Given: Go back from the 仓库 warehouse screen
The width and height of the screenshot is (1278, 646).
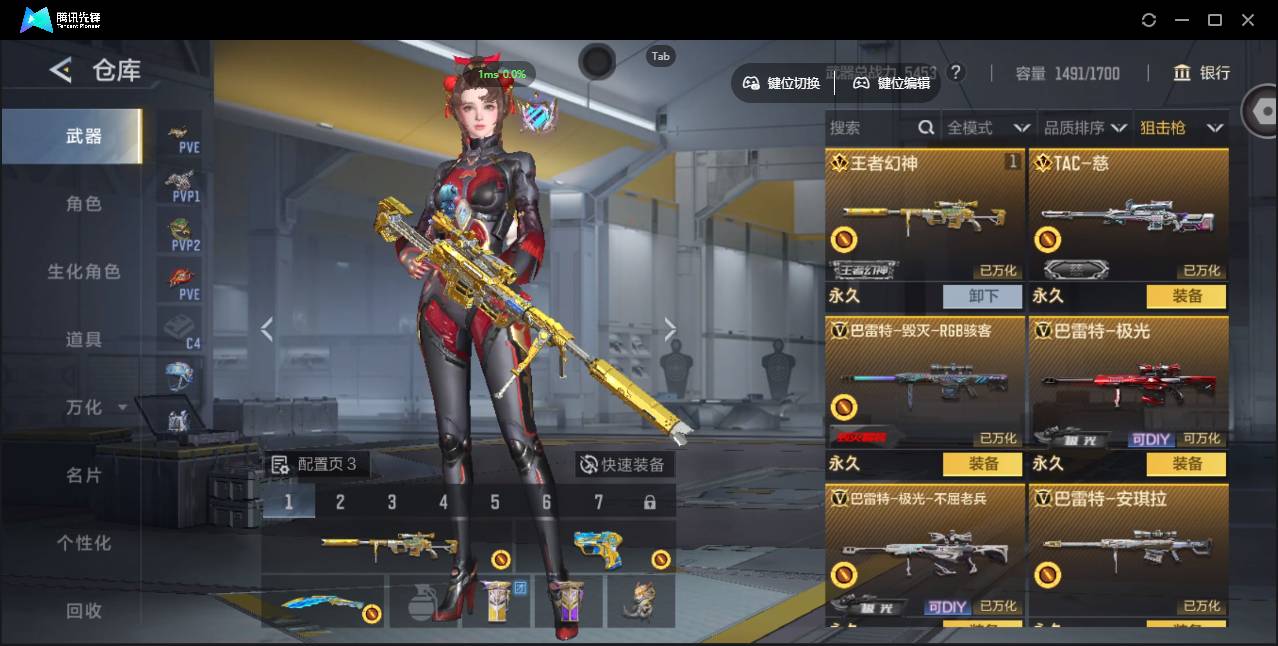Looking at the screenshot, I should coord(61,70).
